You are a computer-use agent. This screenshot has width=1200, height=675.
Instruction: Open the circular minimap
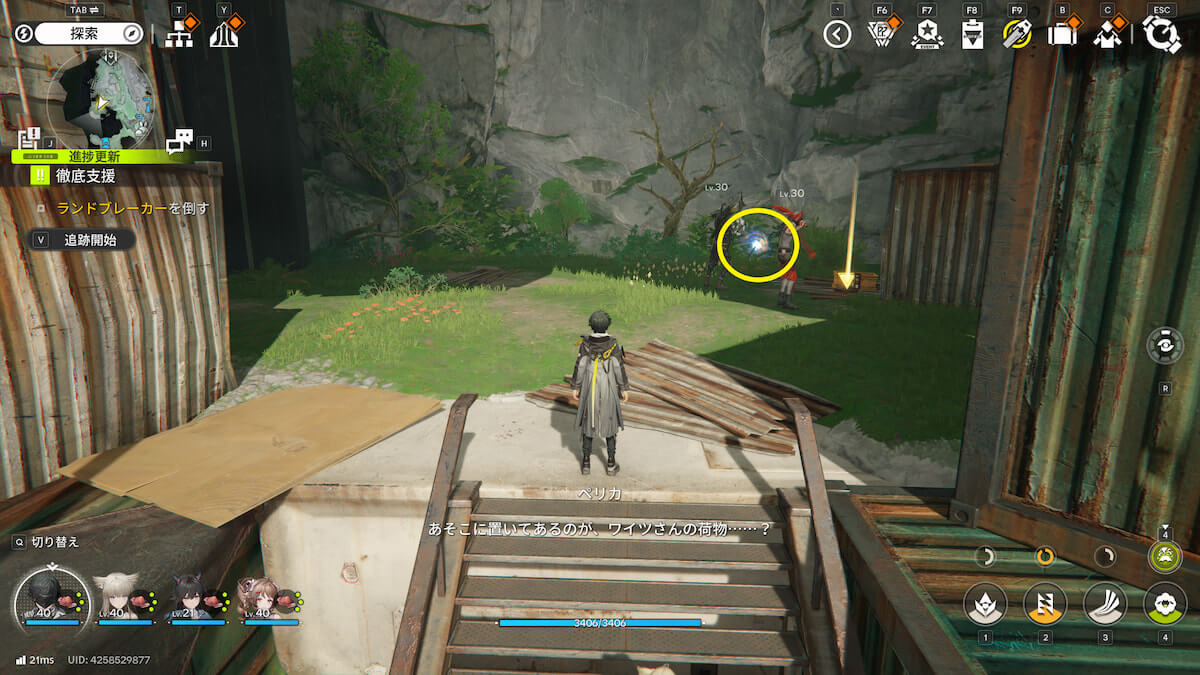pos(103,100)
